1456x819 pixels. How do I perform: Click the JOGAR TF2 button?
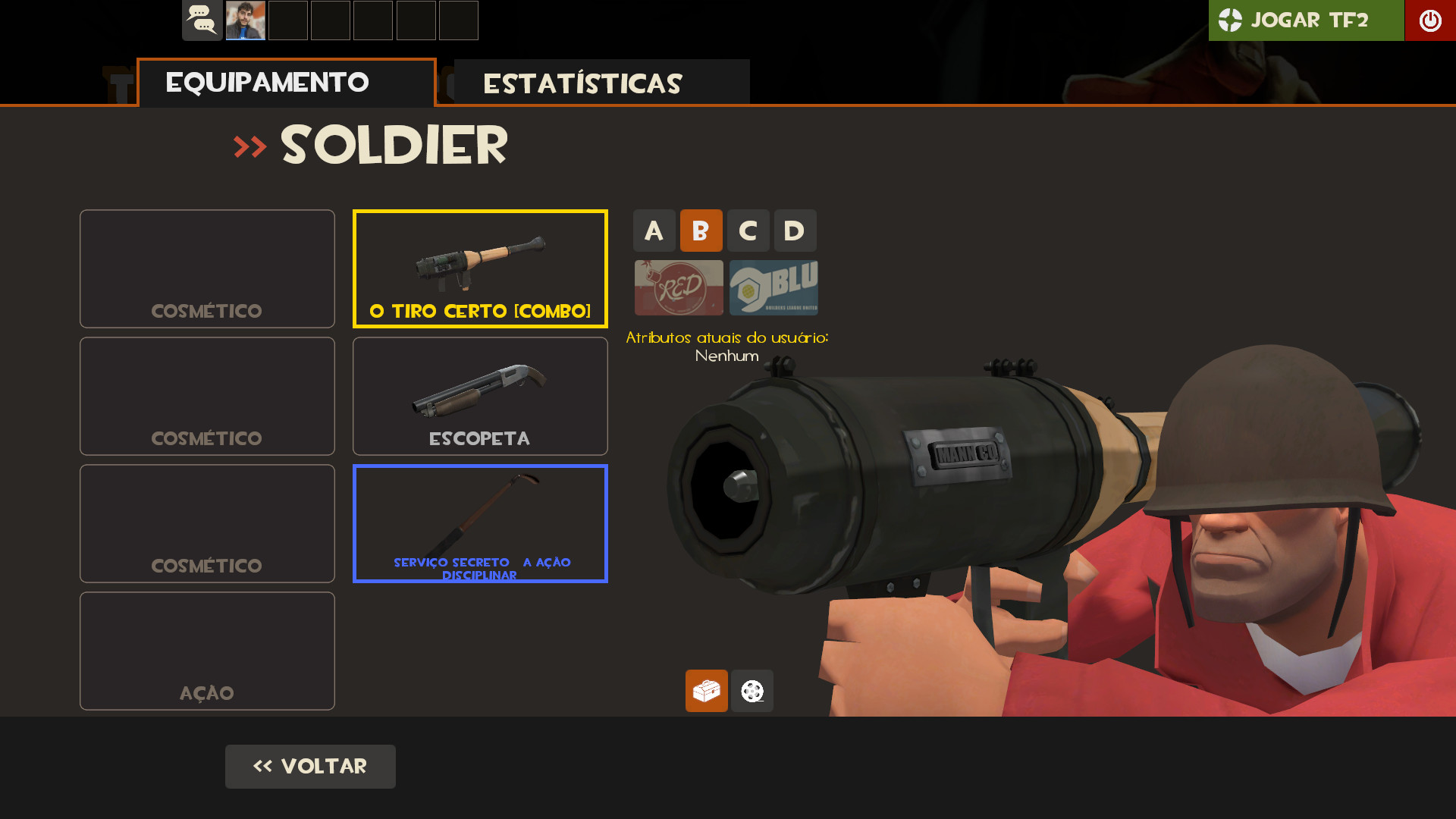[1306, 20]
